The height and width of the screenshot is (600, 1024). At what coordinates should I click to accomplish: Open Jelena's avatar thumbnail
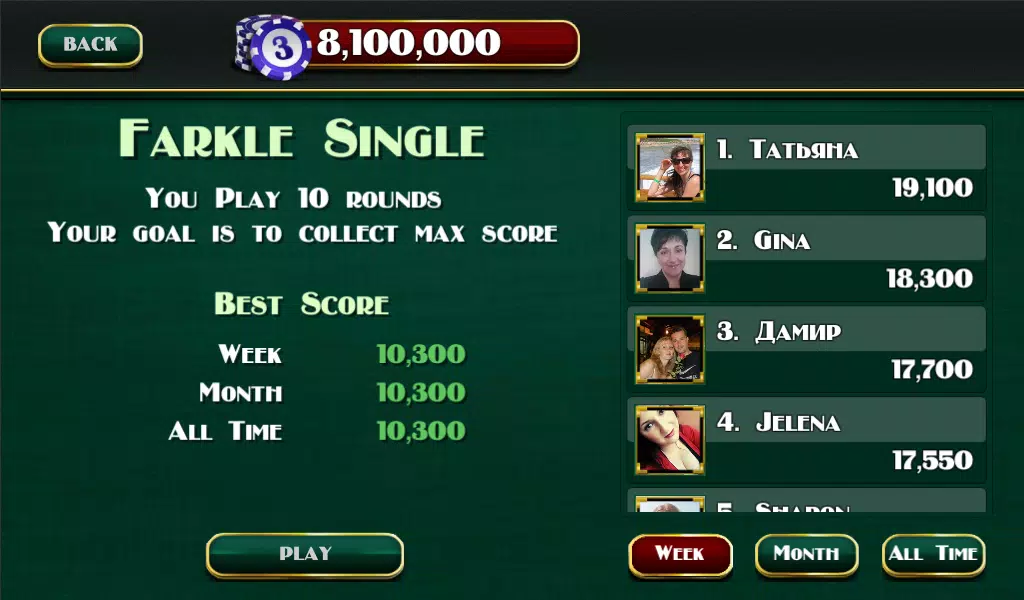[670, 440]
